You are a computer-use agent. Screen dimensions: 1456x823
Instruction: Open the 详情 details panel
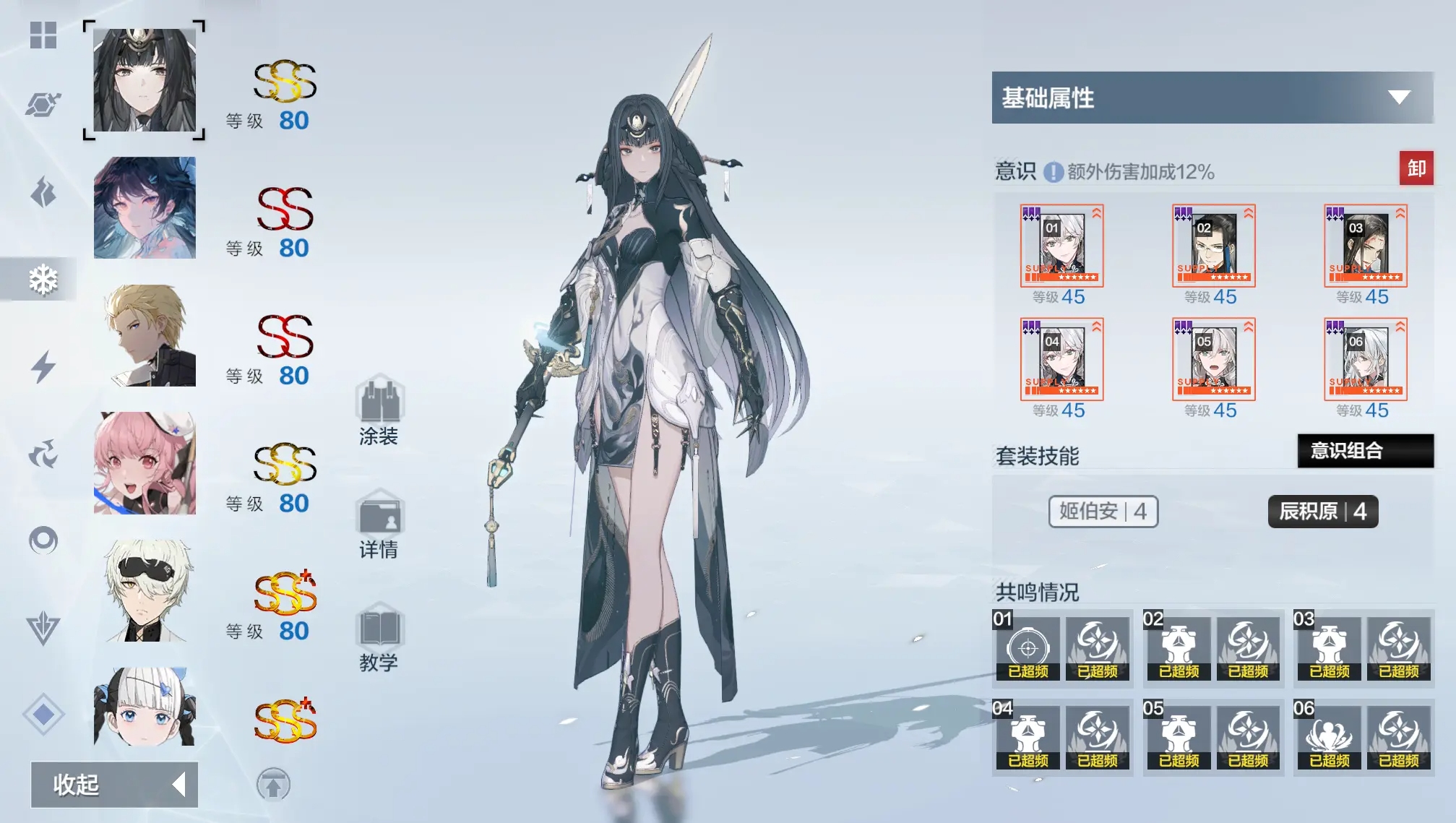click(x=379, y=524)
